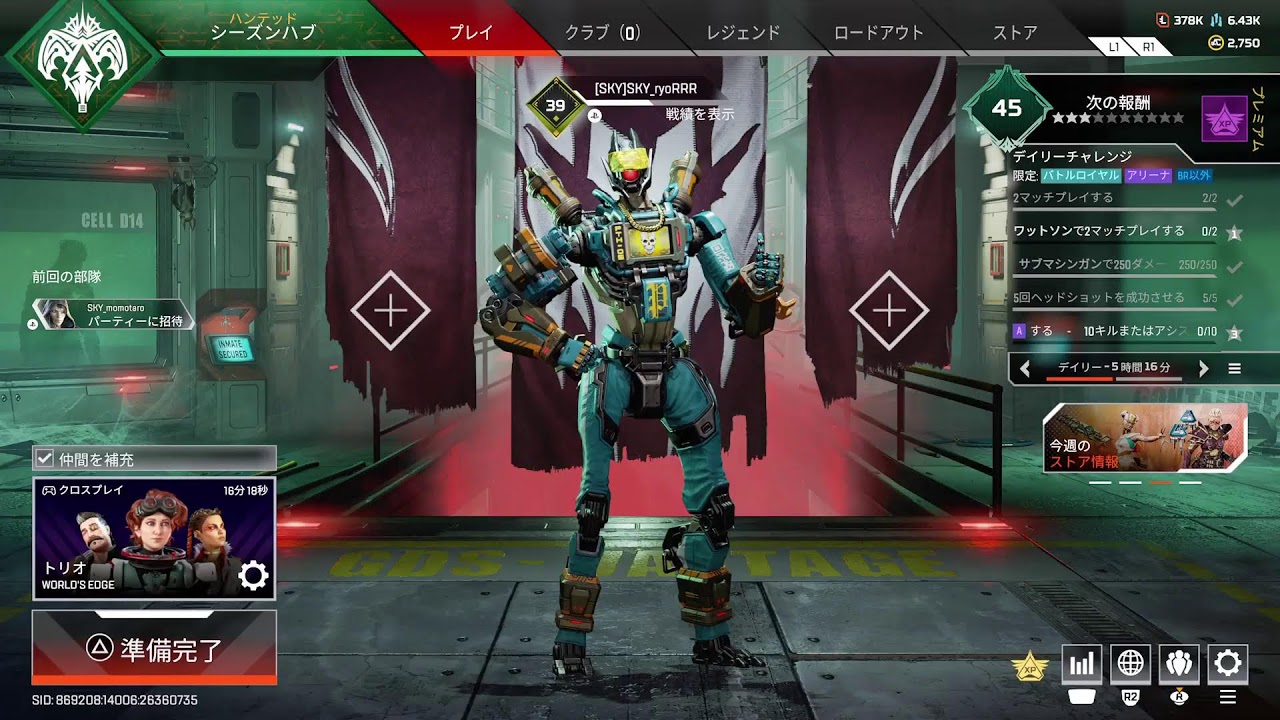
Task: Select the プレイ tab
Action: [470, 32]
